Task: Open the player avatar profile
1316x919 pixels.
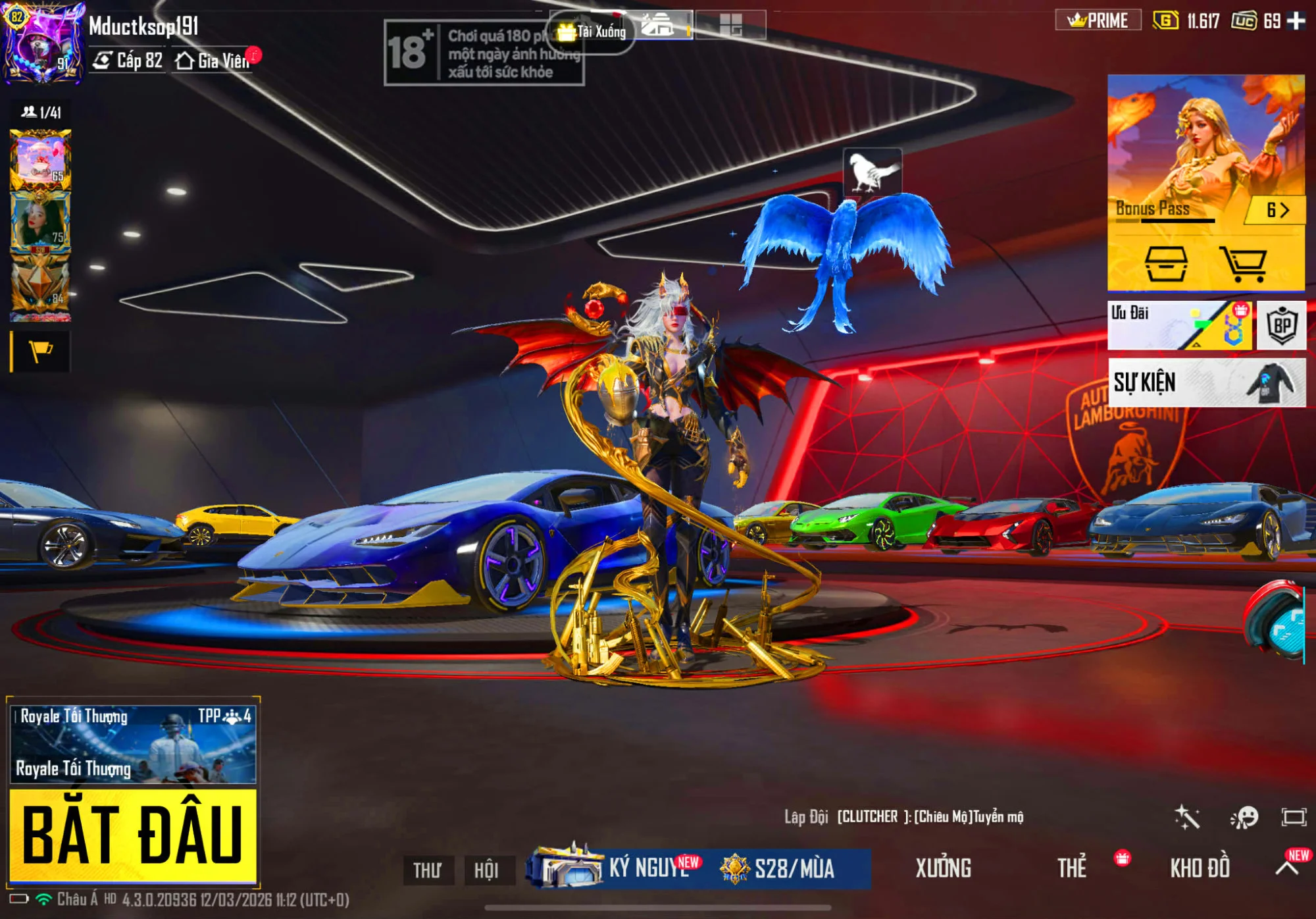Action: tap(43, 43)
